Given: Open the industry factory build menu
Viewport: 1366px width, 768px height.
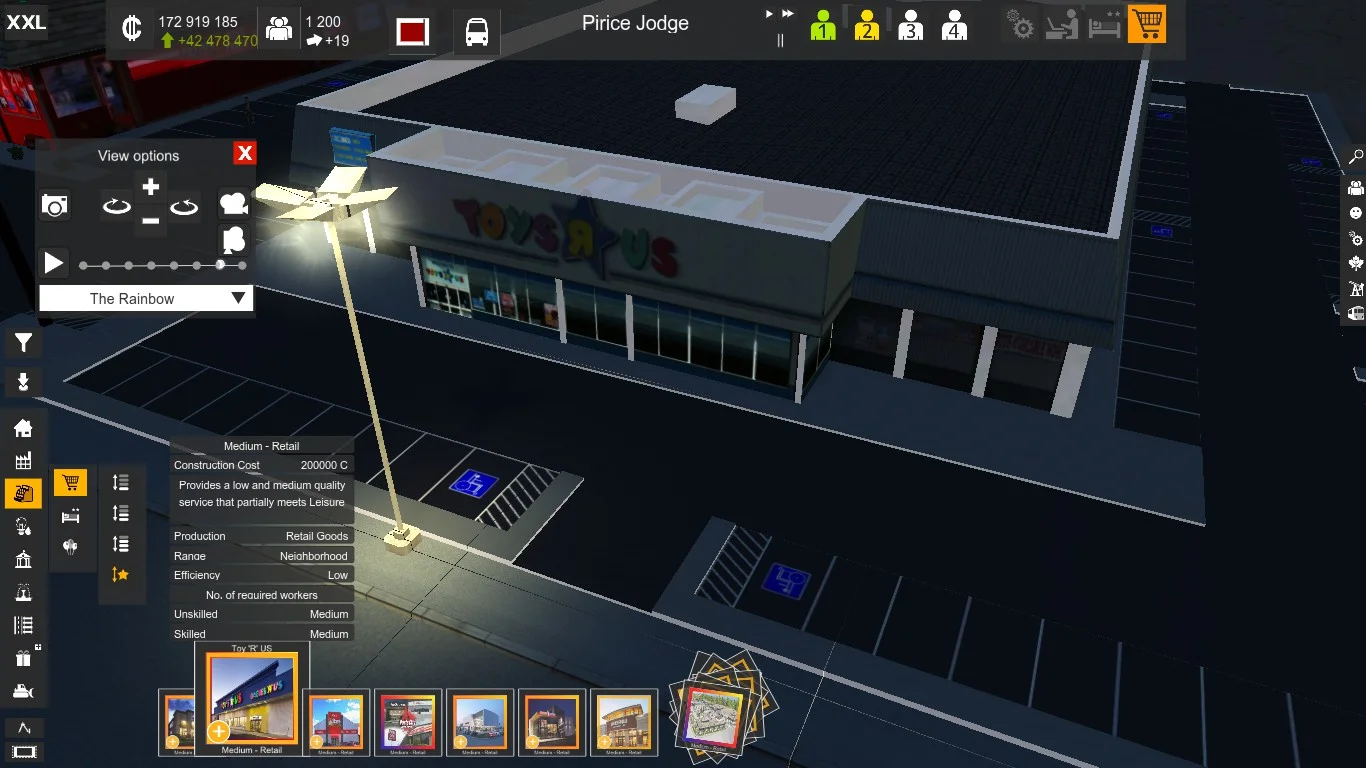Looking at the screenshot, I should tap(23, 461).
